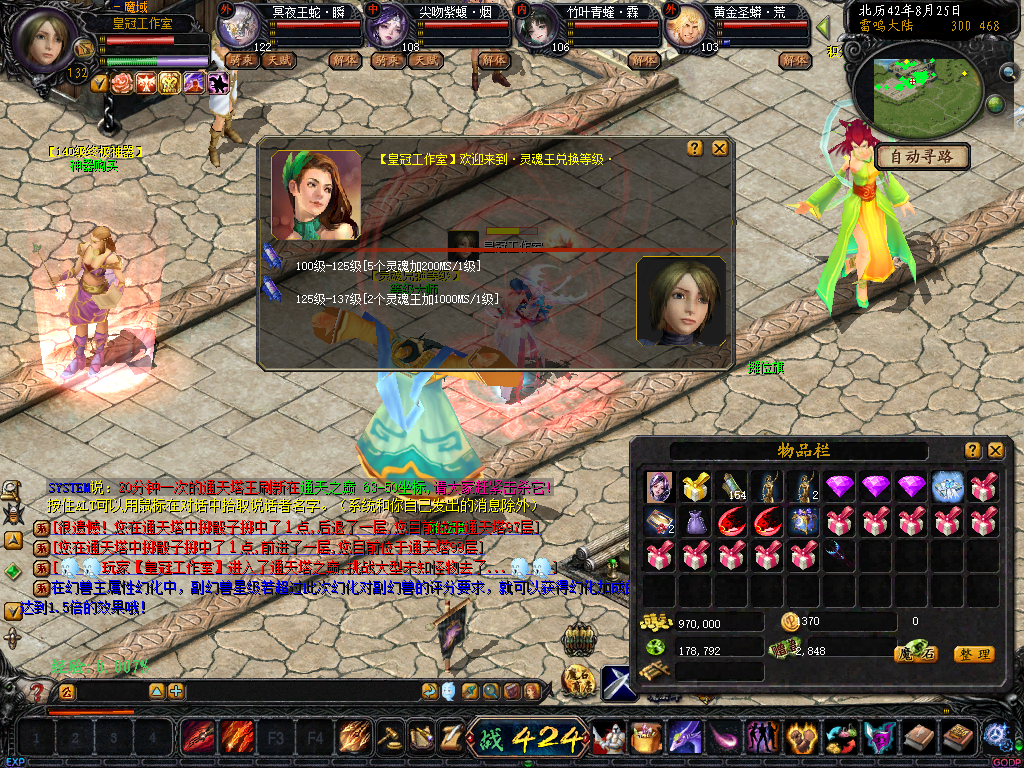
Task: Select pet 黄金圣蝎·荒 portrait
Action: (686, 27)
